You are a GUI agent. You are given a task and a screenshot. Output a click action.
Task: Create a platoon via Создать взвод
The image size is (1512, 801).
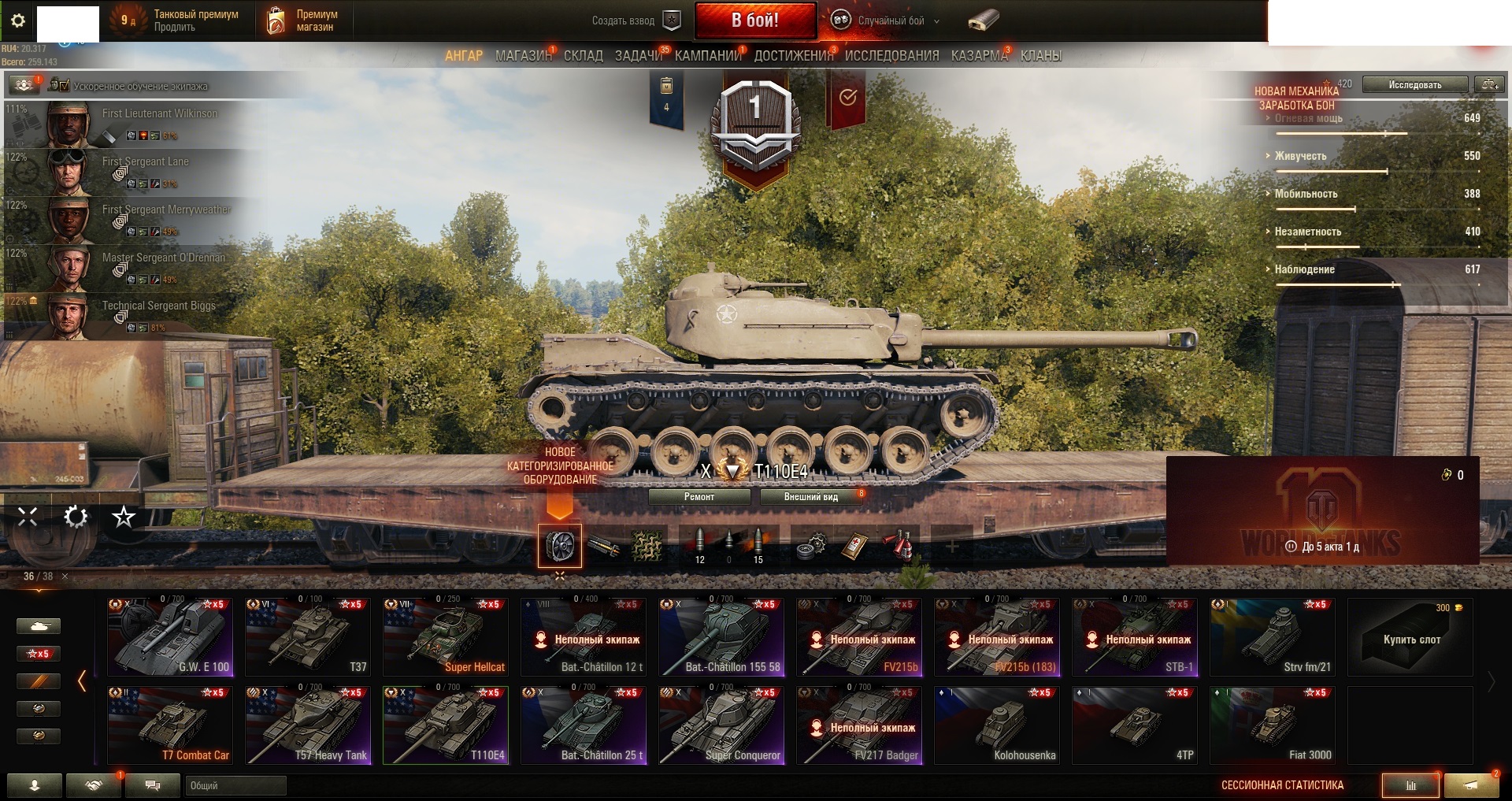[x=635, y=21]
